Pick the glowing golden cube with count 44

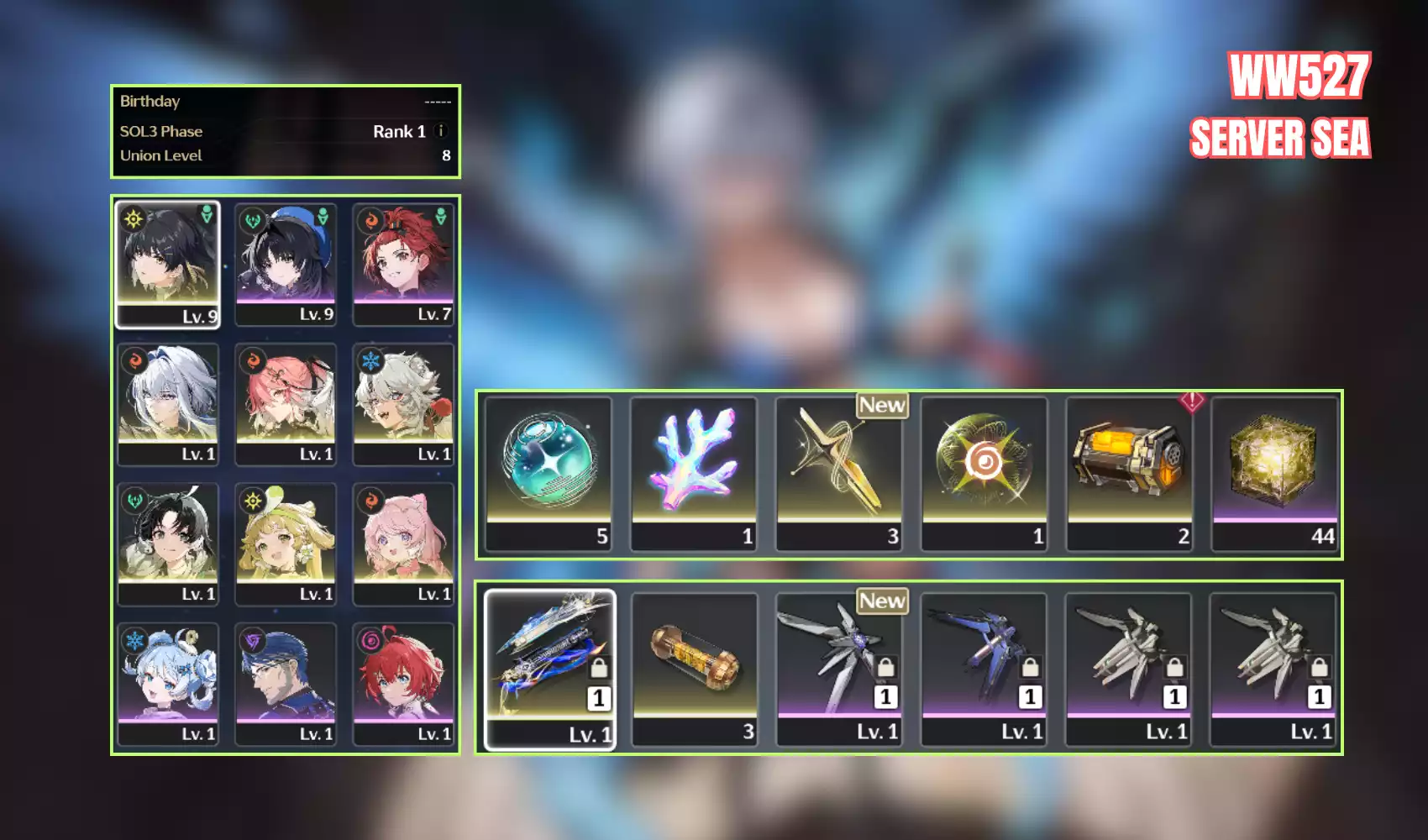pos(1274,474)
